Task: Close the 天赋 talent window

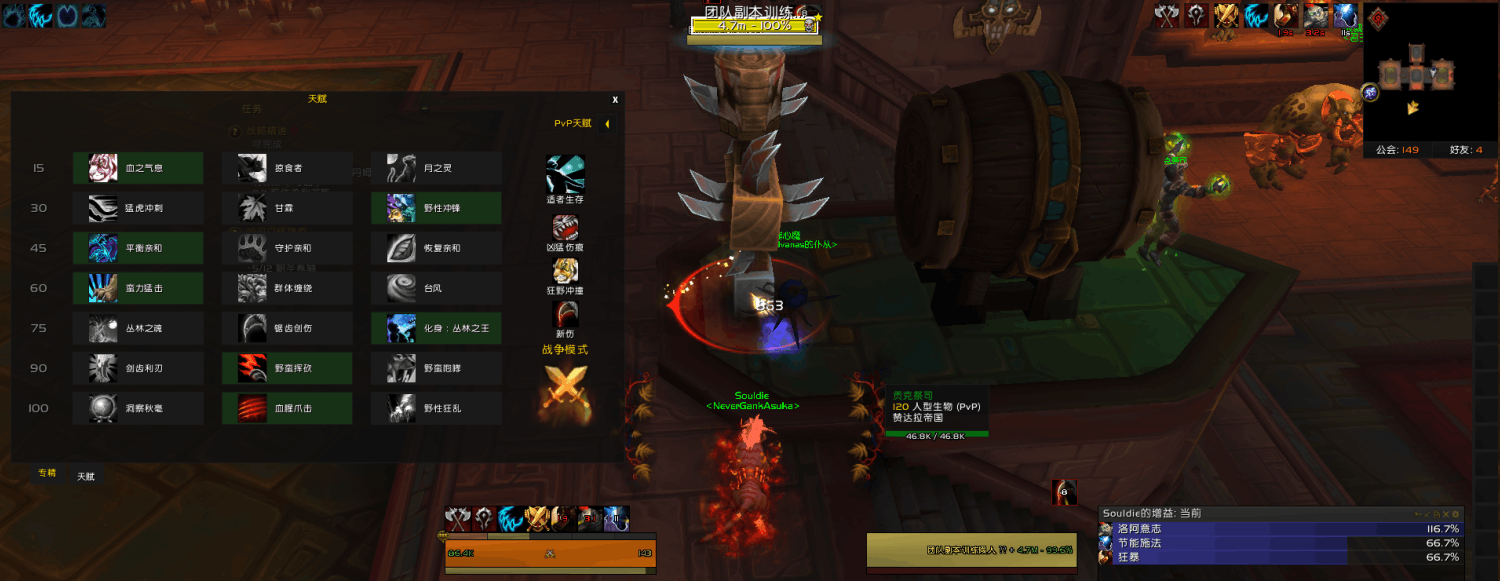Action: (615, 100)
